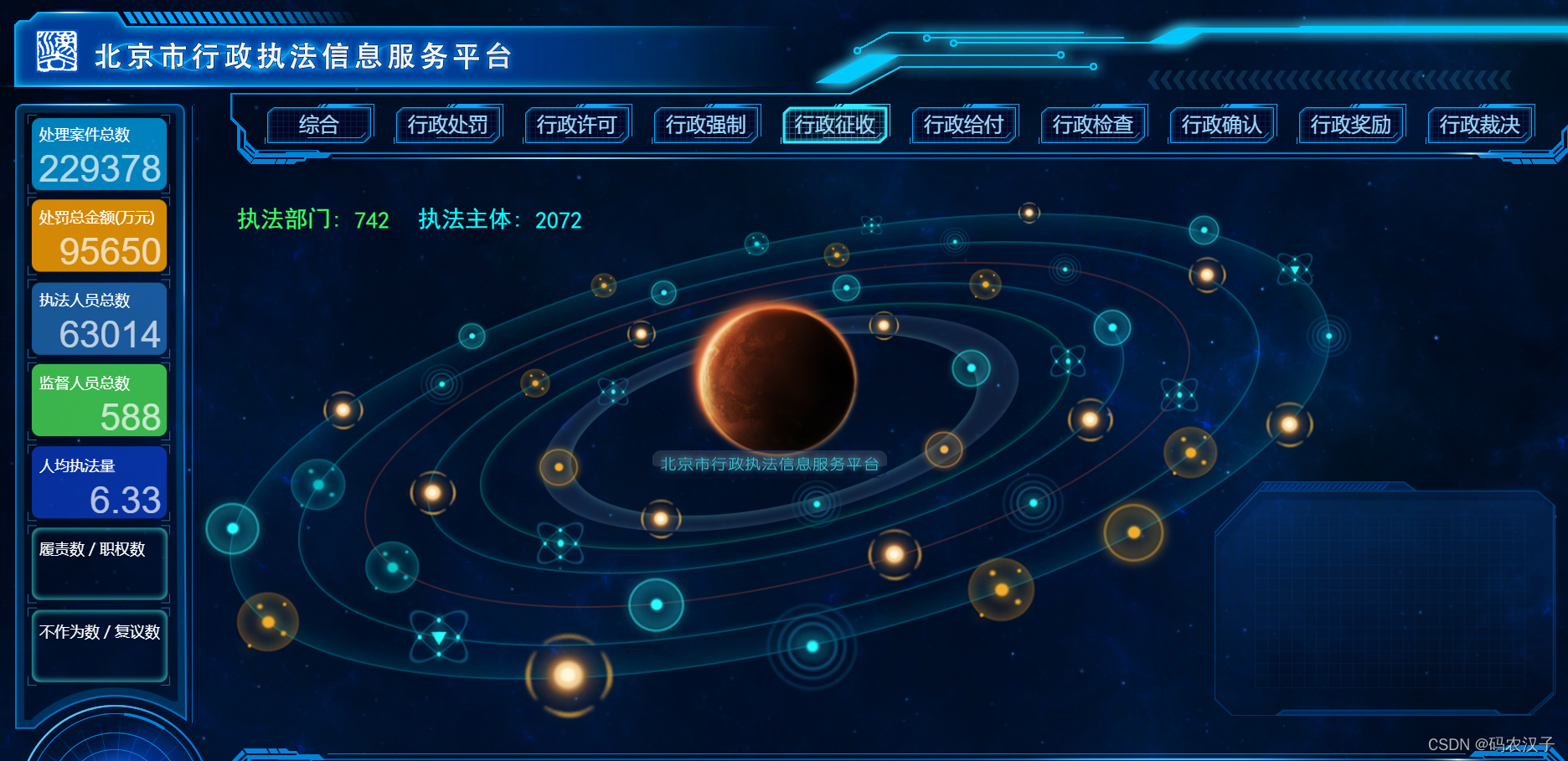Select the 行政强制 tab
Viewport: 1568px width, 761px height.
(x=706, y=125)
